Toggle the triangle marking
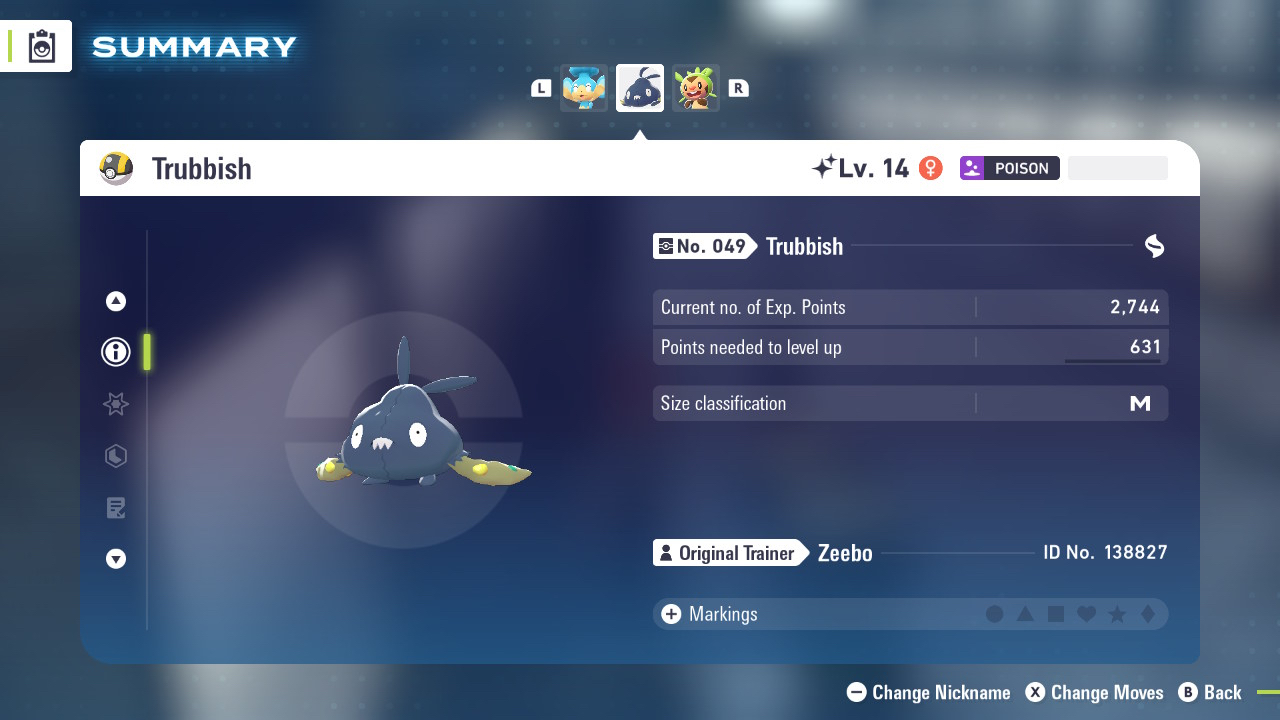Viewport: 1280px width, 720px height. 1025,614
